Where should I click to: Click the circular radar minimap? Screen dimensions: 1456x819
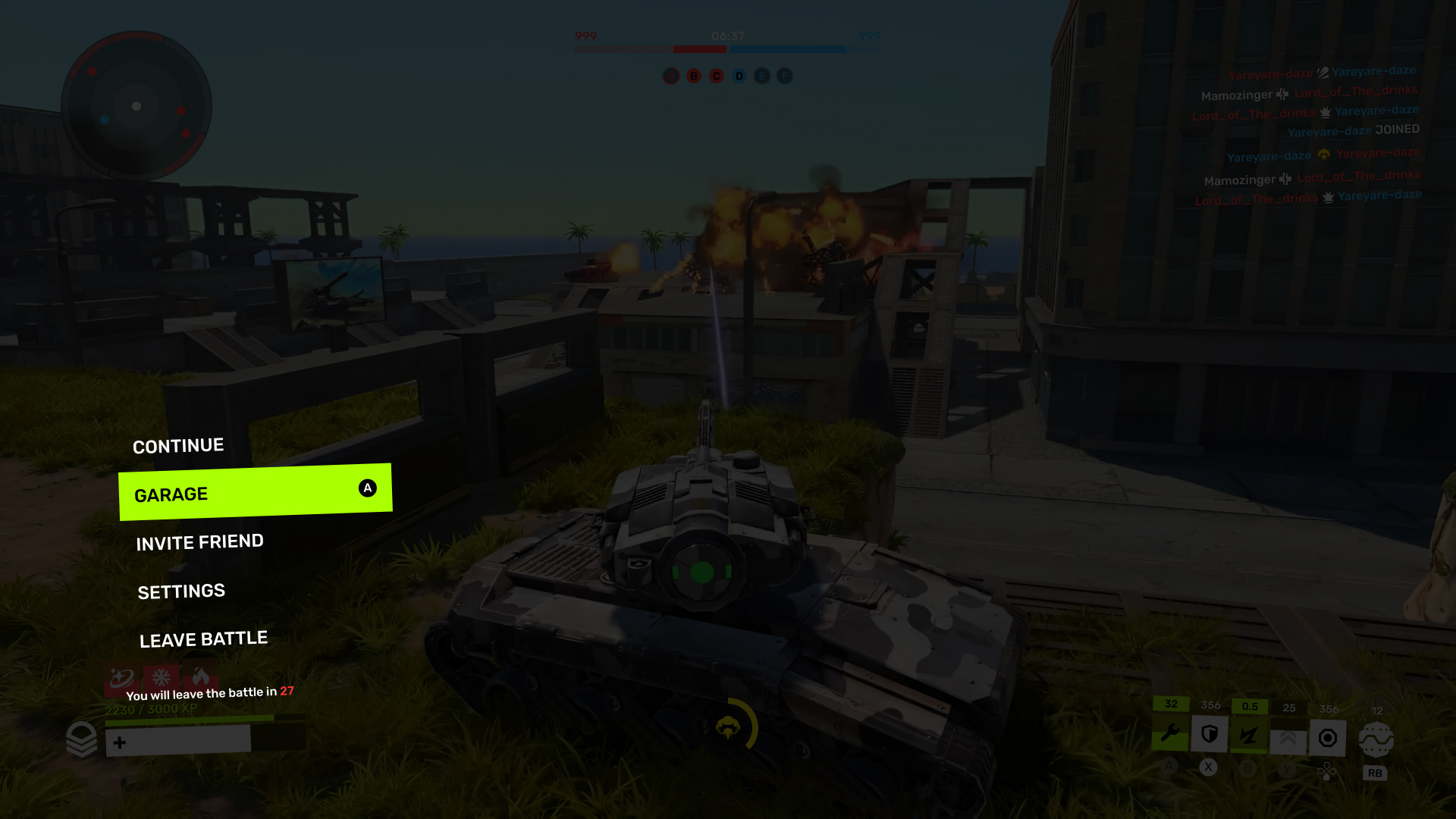click(x=136, y=106)
